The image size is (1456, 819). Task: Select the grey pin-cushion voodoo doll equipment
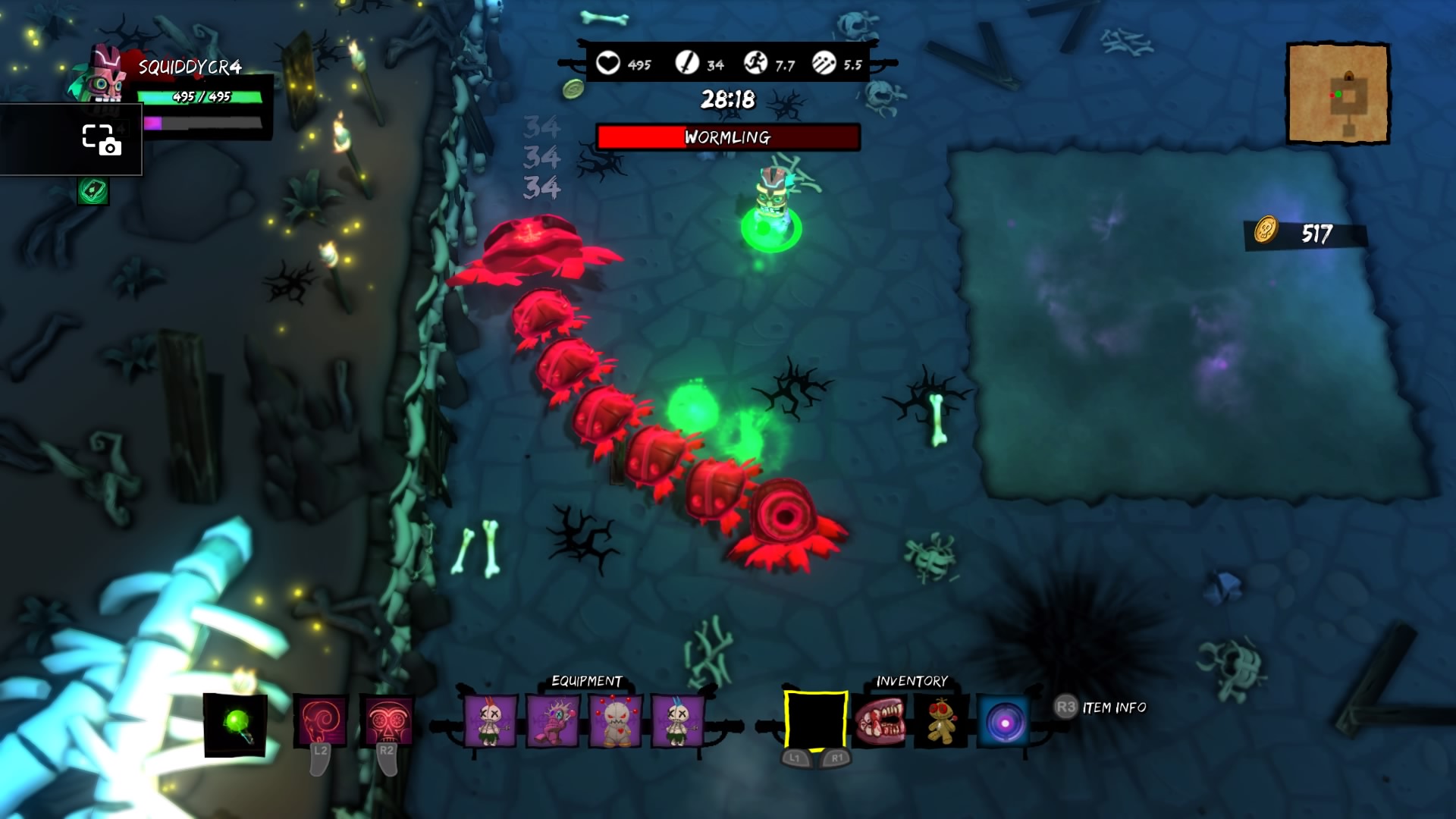tap(615, 720)
